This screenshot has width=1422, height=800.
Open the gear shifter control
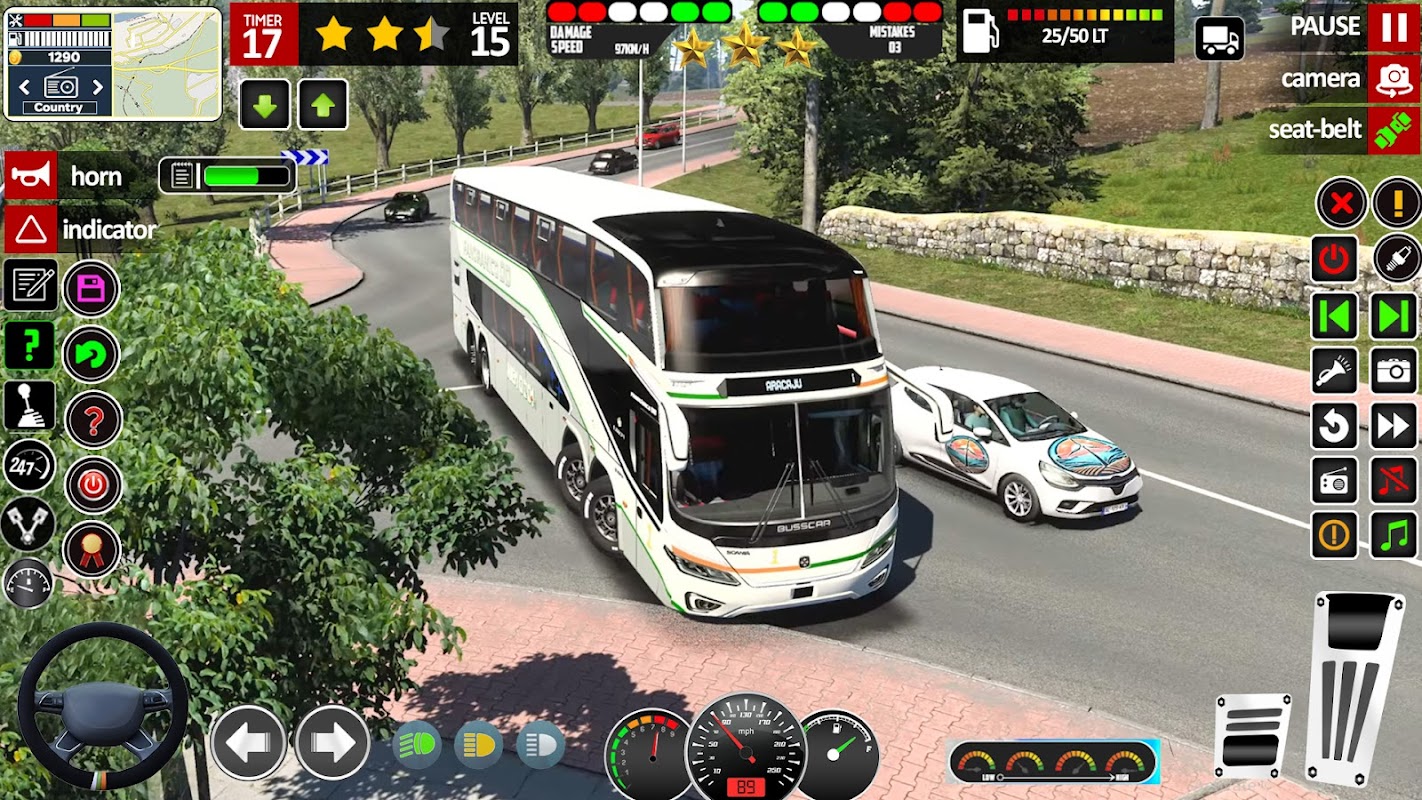(x=30, y=405)
